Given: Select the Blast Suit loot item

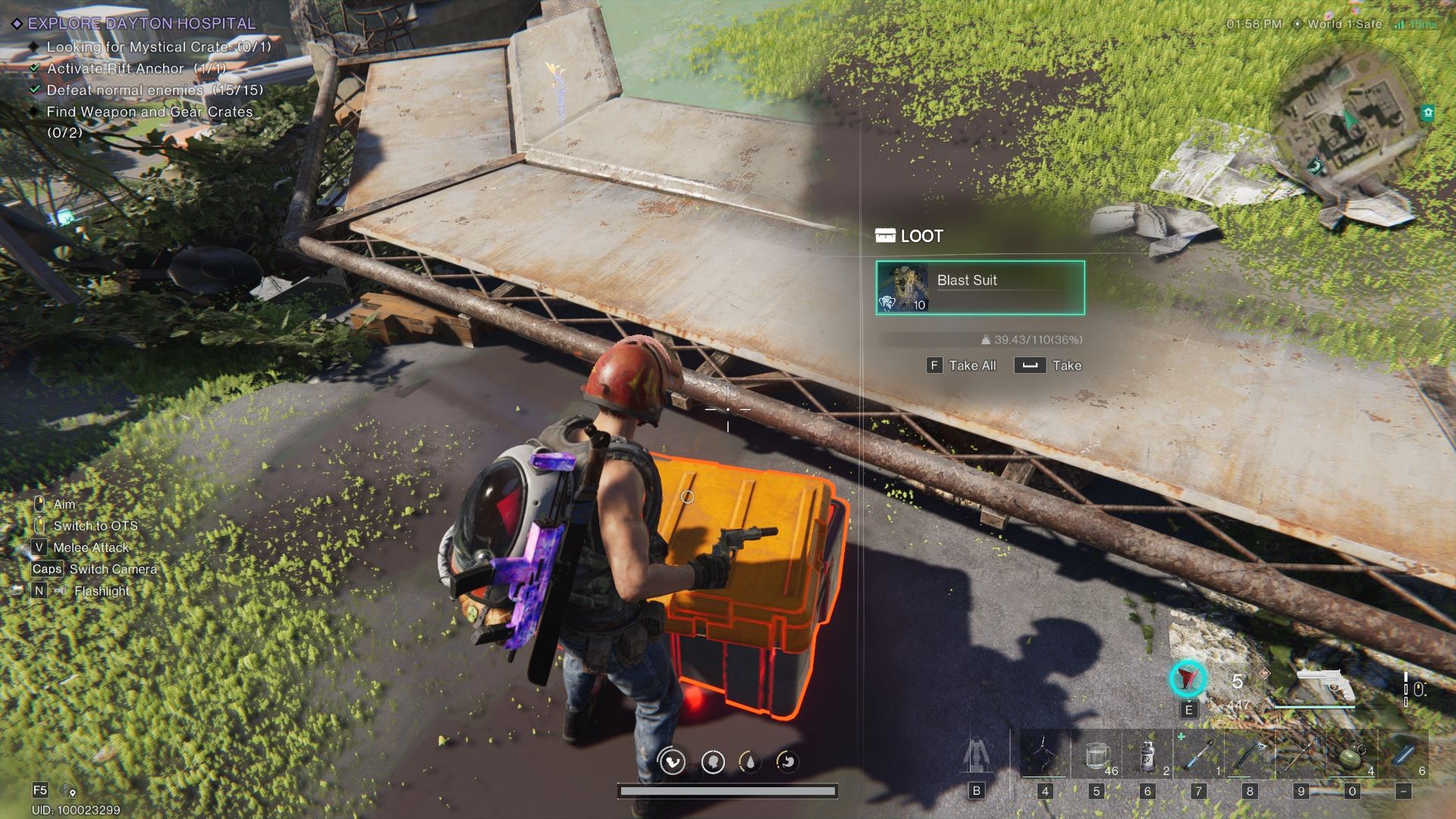Looking at the screenshot, I should tap(980, 287).
